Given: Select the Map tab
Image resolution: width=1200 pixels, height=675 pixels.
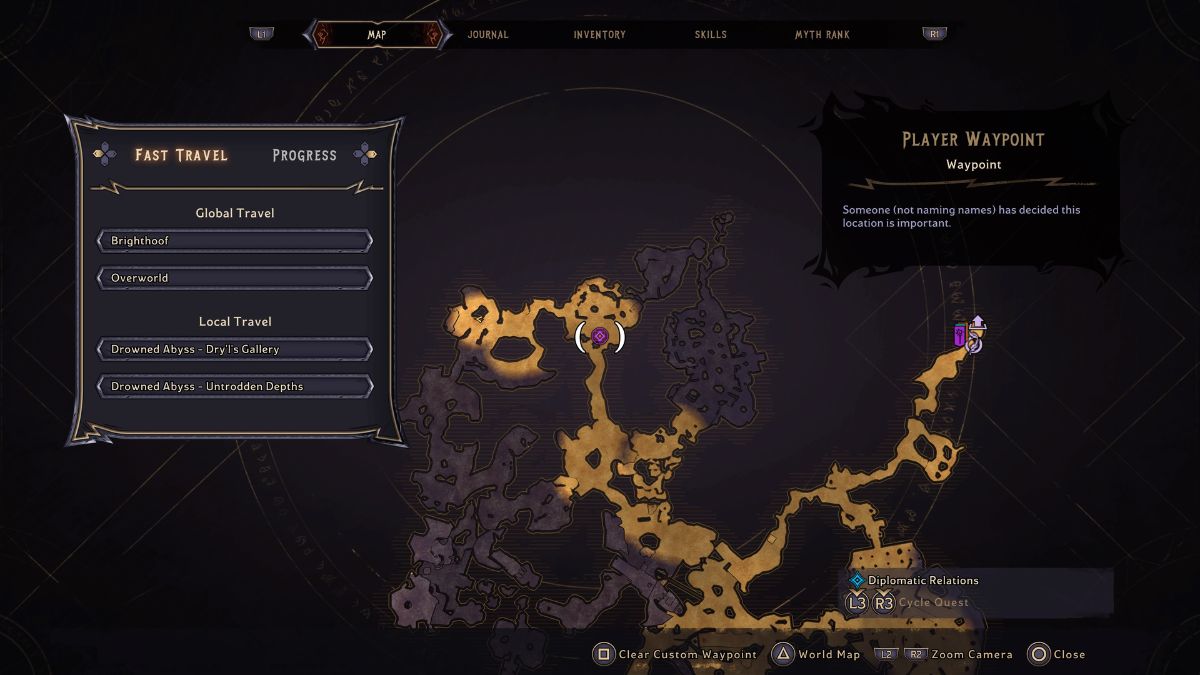Looking at the screenshot, I should [377, 35].
